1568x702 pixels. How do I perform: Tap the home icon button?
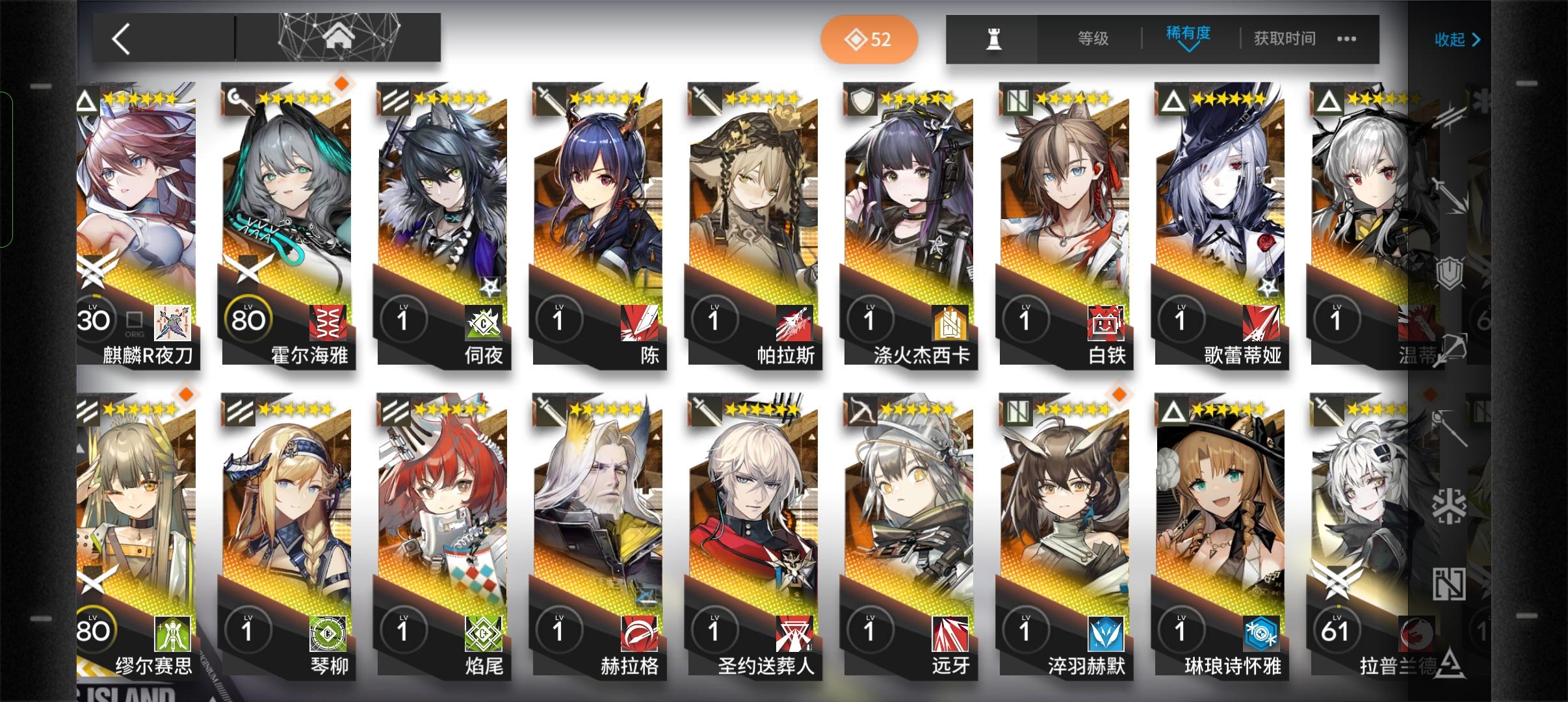337,38
